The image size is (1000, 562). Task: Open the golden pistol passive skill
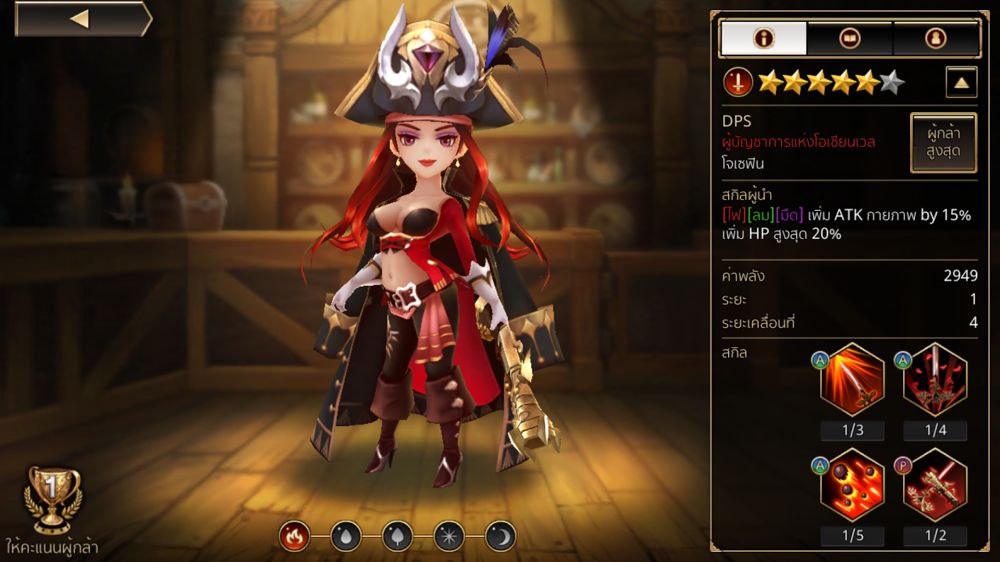point(935,484)
